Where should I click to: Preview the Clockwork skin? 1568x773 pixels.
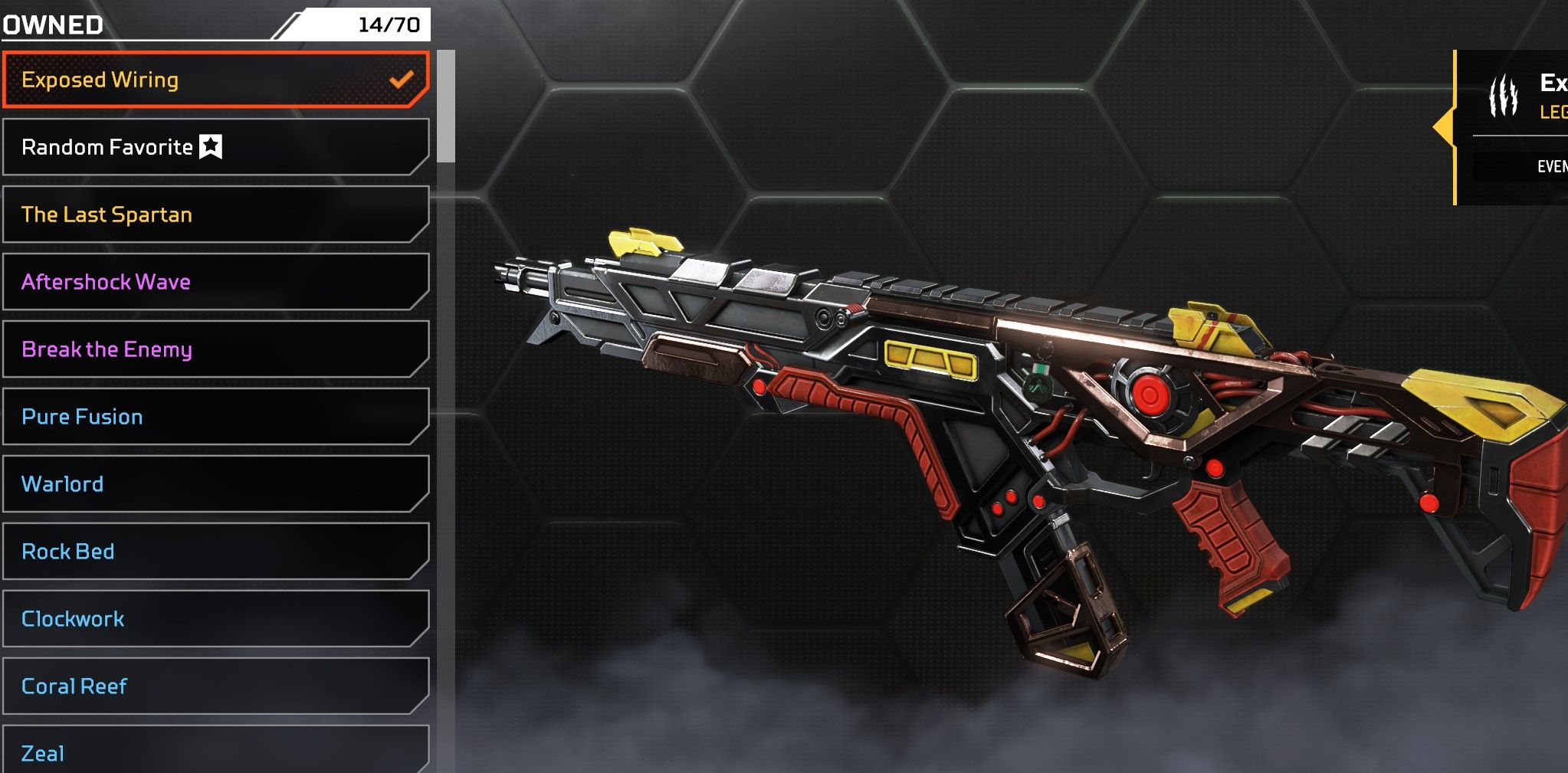215,619
